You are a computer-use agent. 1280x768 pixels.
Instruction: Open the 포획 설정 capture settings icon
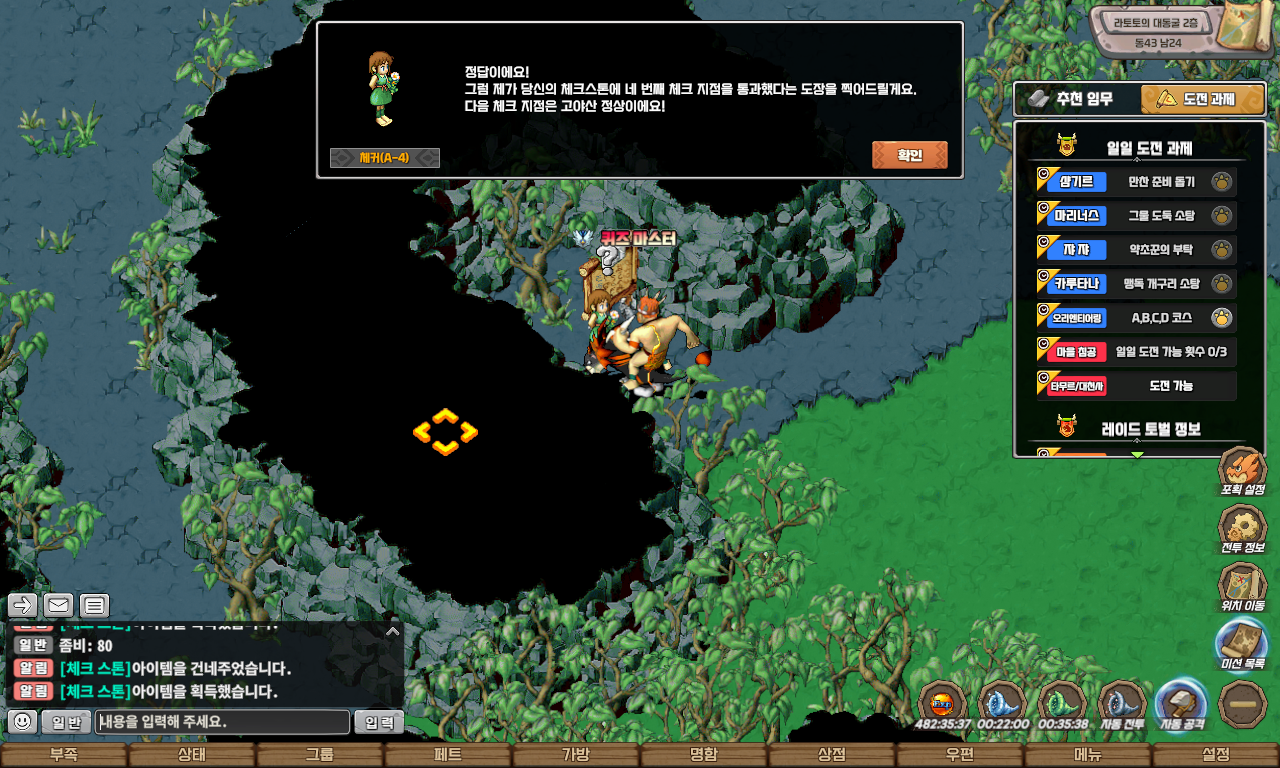click(x=1243, y=472)
